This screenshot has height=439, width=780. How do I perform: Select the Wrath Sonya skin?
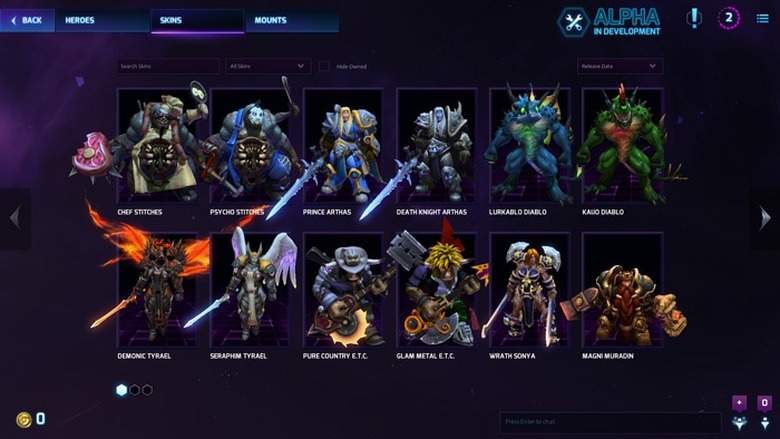click(529, 290)
